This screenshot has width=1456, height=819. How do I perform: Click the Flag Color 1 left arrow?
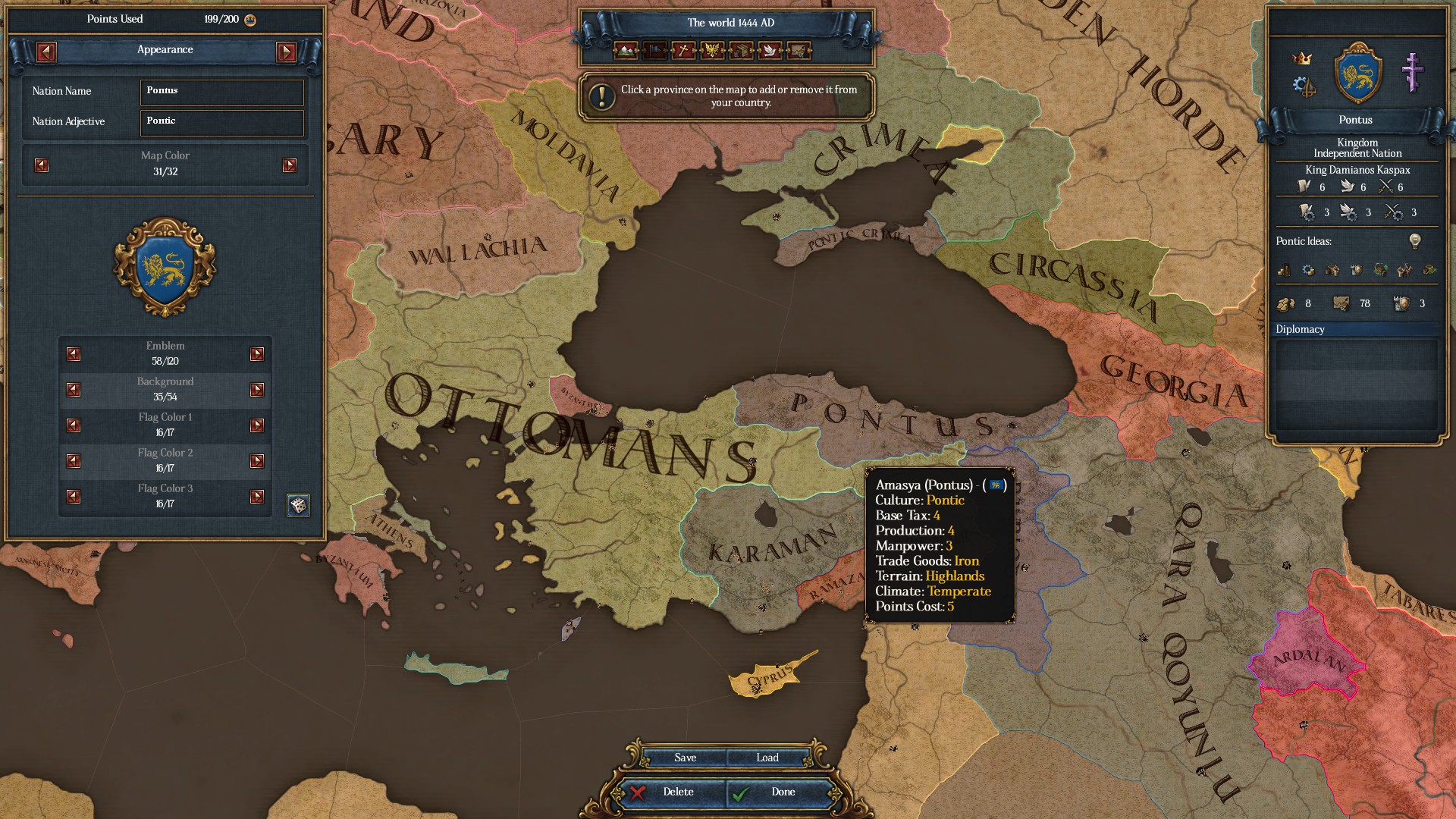pyautogui.click(x=73, y=425)
